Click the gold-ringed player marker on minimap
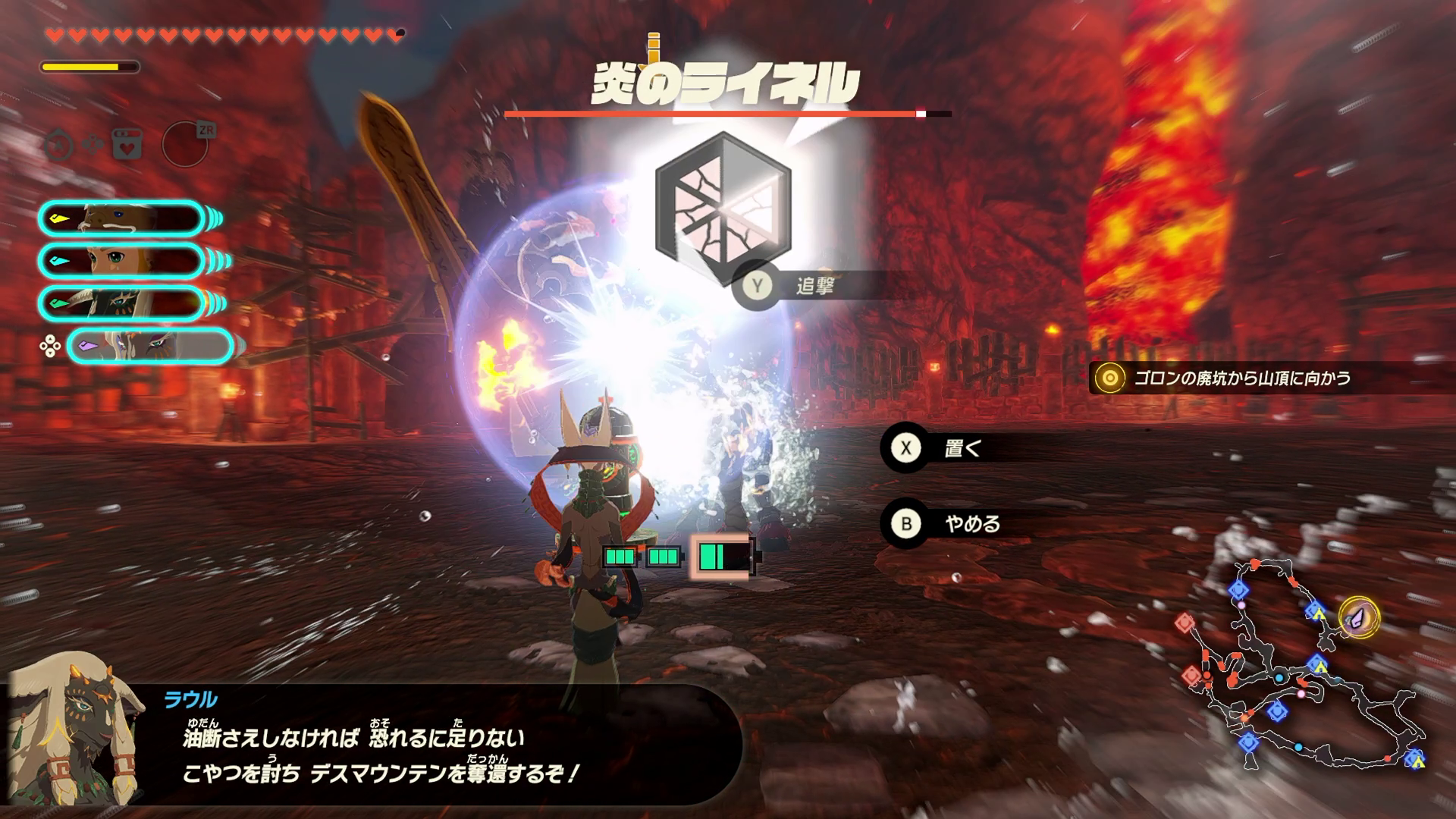This screenshot has height=819, width=1456. coord(1359,617)
